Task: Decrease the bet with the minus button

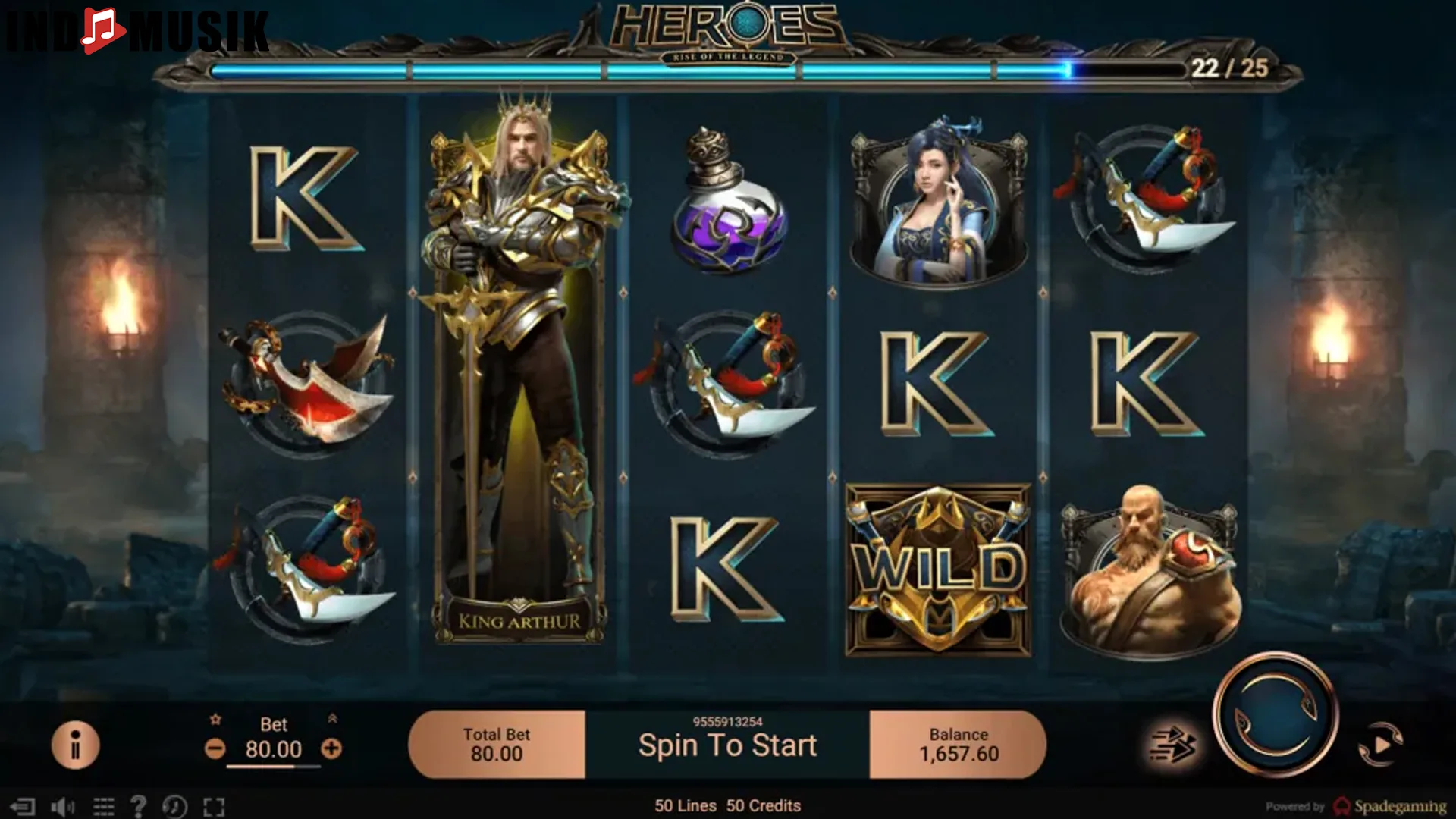Action: (x=215, y=749)
